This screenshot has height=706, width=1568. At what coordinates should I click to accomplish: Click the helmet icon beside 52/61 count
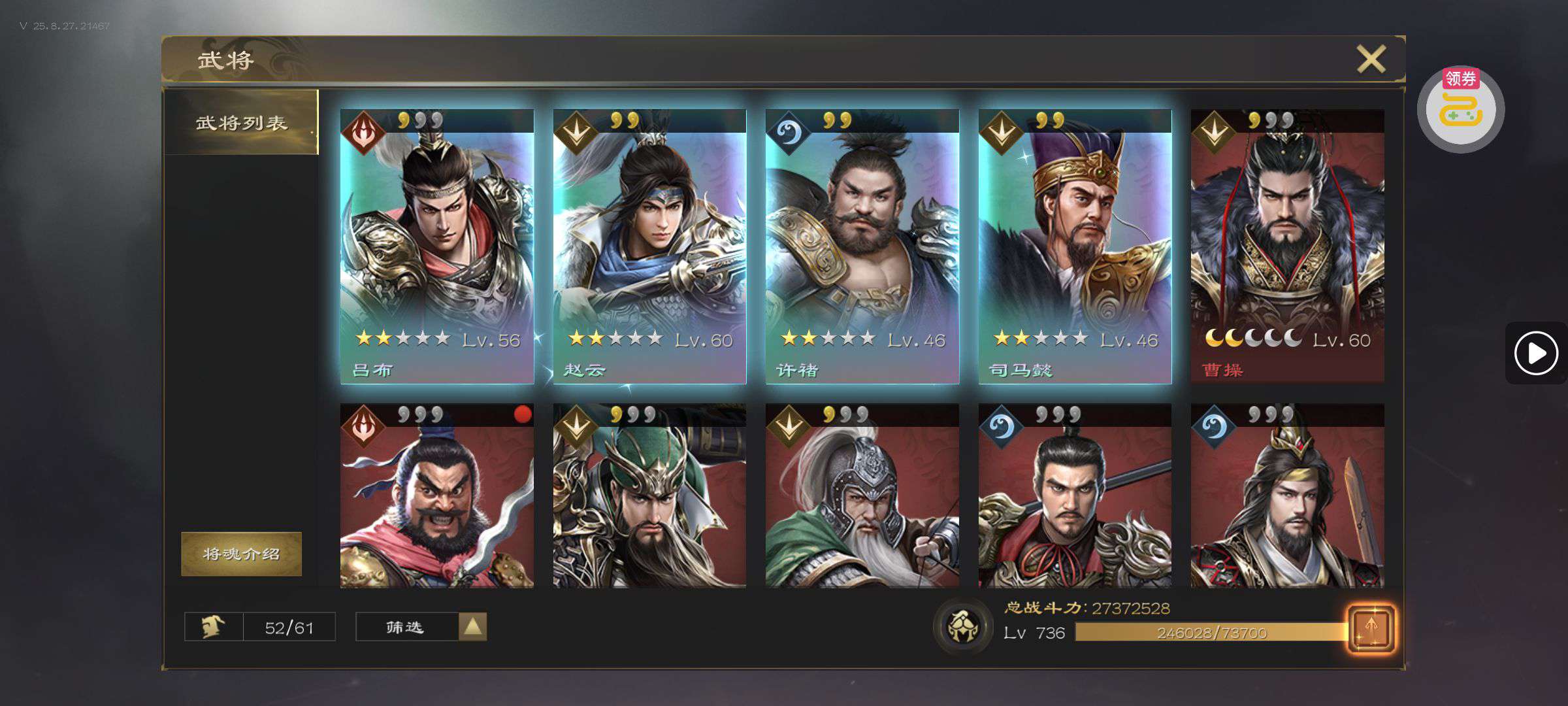[x=214, y=627]
